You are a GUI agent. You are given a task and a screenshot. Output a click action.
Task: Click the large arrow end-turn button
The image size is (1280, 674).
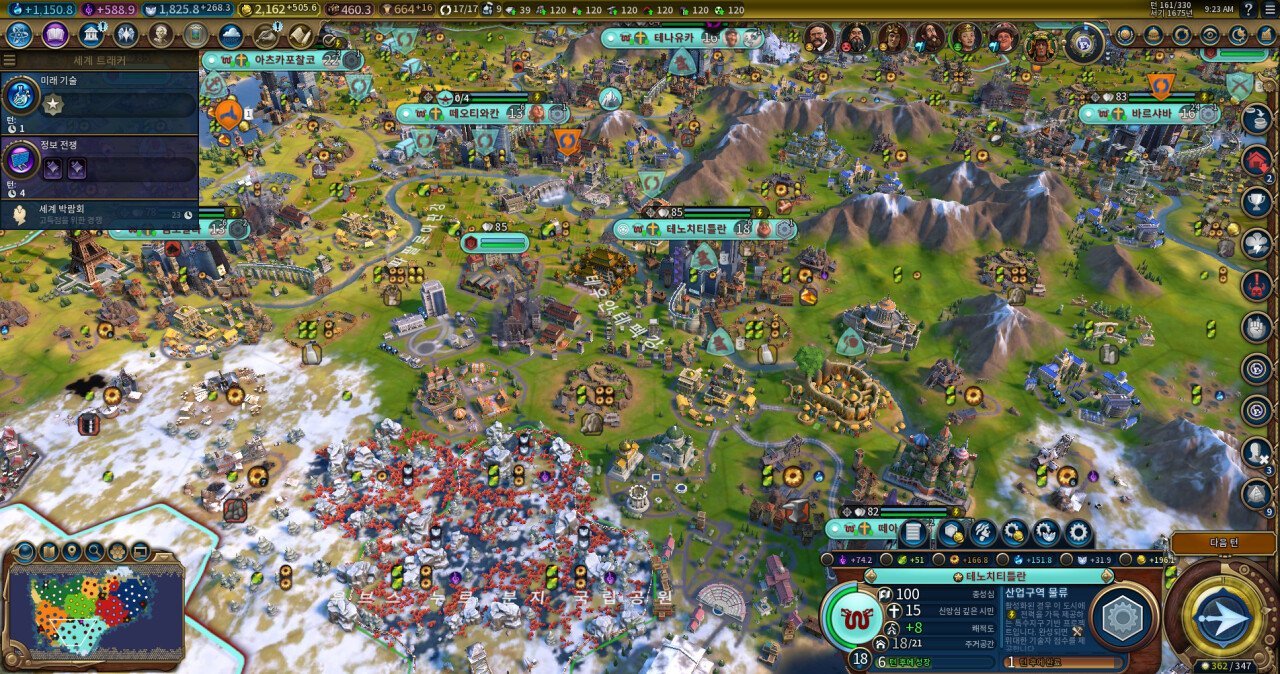[x=1222, y=618]
